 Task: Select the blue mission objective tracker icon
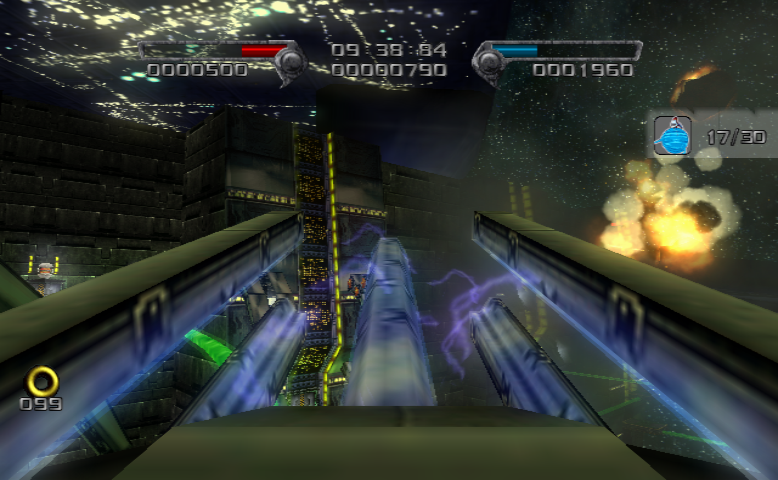673,136
